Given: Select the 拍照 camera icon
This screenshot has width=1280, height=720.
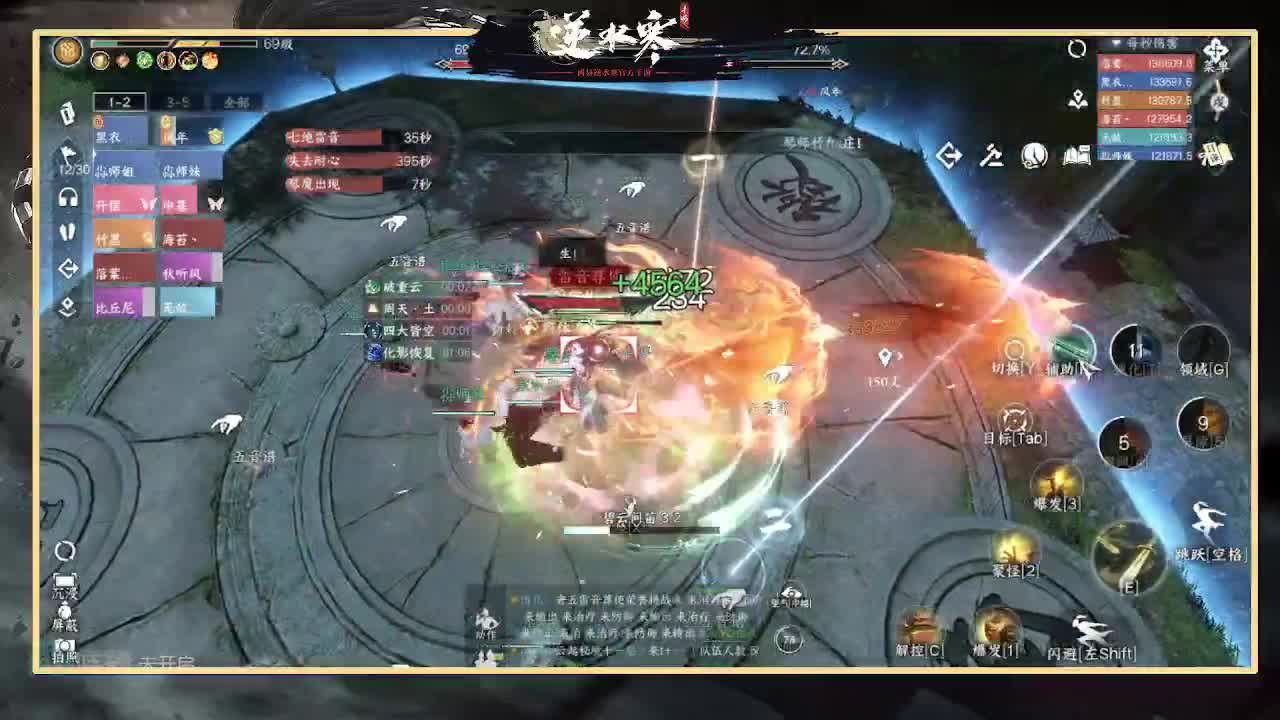Looking at the screenshot, I should 64,644.
